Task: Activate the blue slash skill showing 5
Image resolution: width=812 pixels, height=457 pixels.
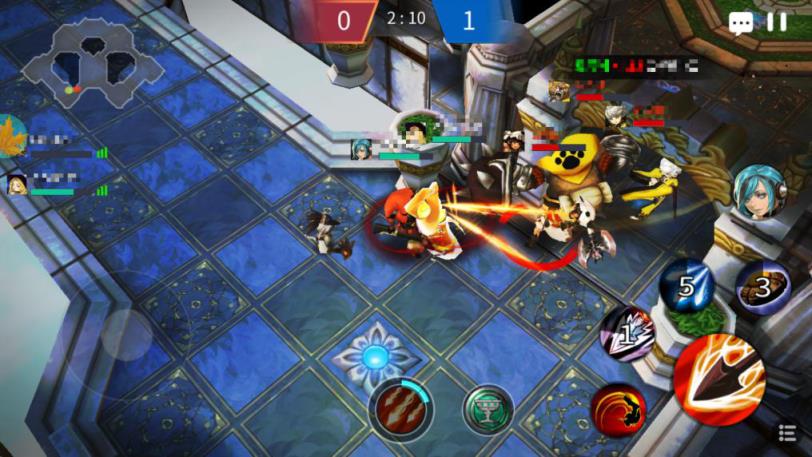Action: pyautogui.click(x=687, y=285)
